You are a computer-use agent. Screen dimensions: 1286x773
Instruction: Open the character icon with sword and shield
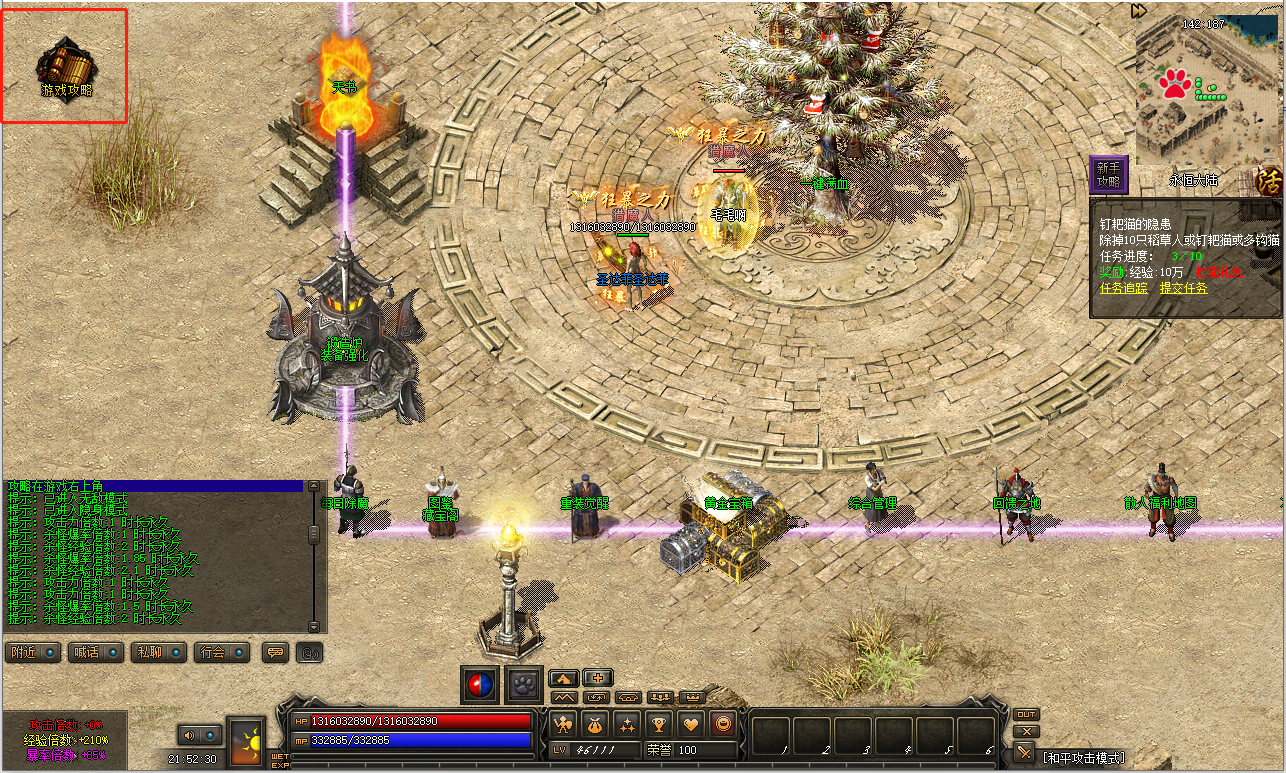click(x=563, y=723)
